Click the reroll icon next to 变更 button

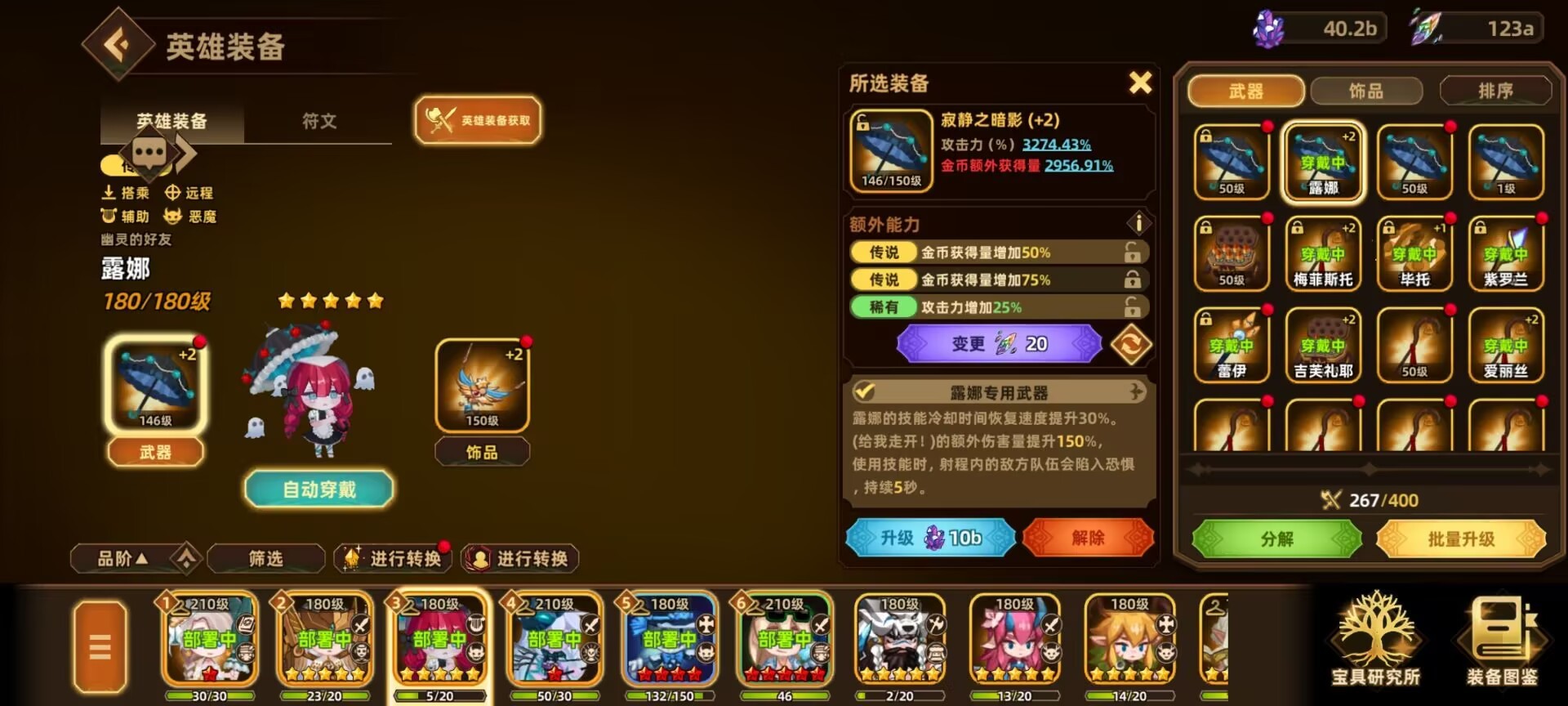[1133, 343]
